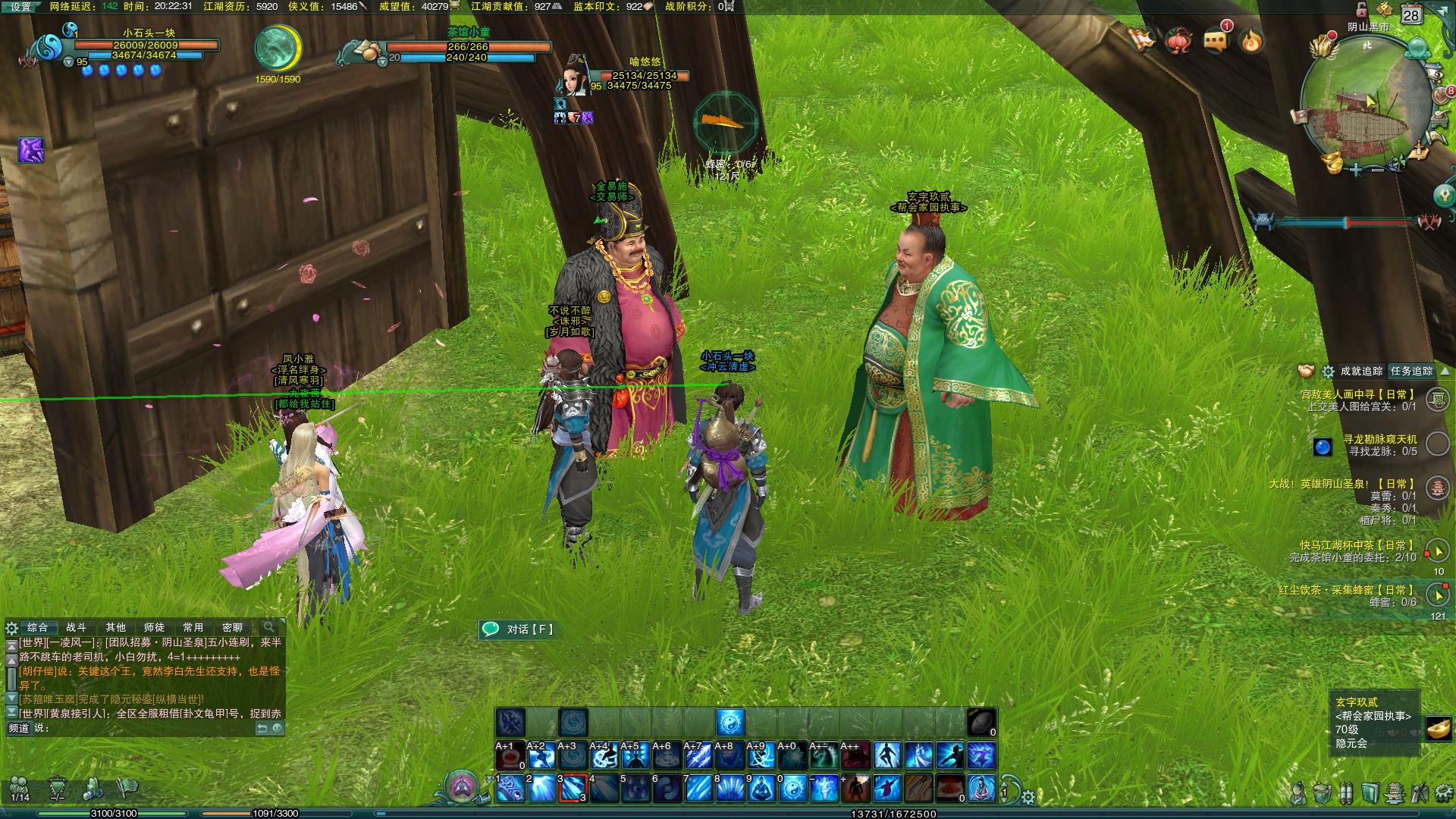Zoom out the minimap with minus button

(1377, 171)
